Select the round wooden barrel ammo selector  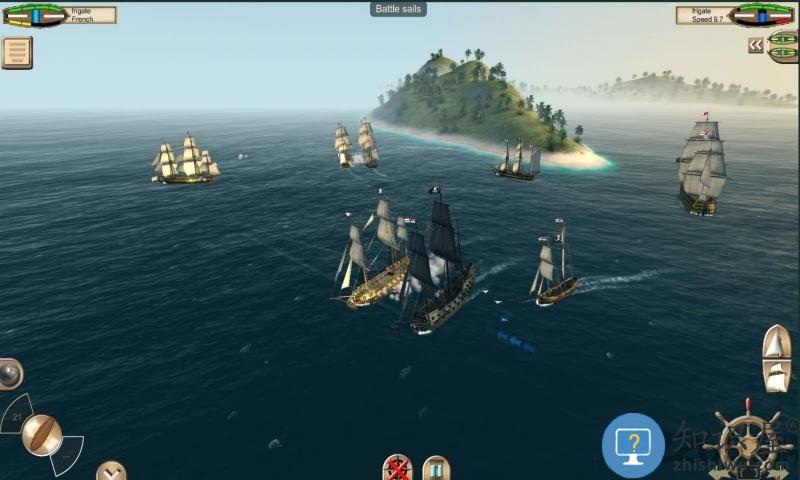click(41, 434)
